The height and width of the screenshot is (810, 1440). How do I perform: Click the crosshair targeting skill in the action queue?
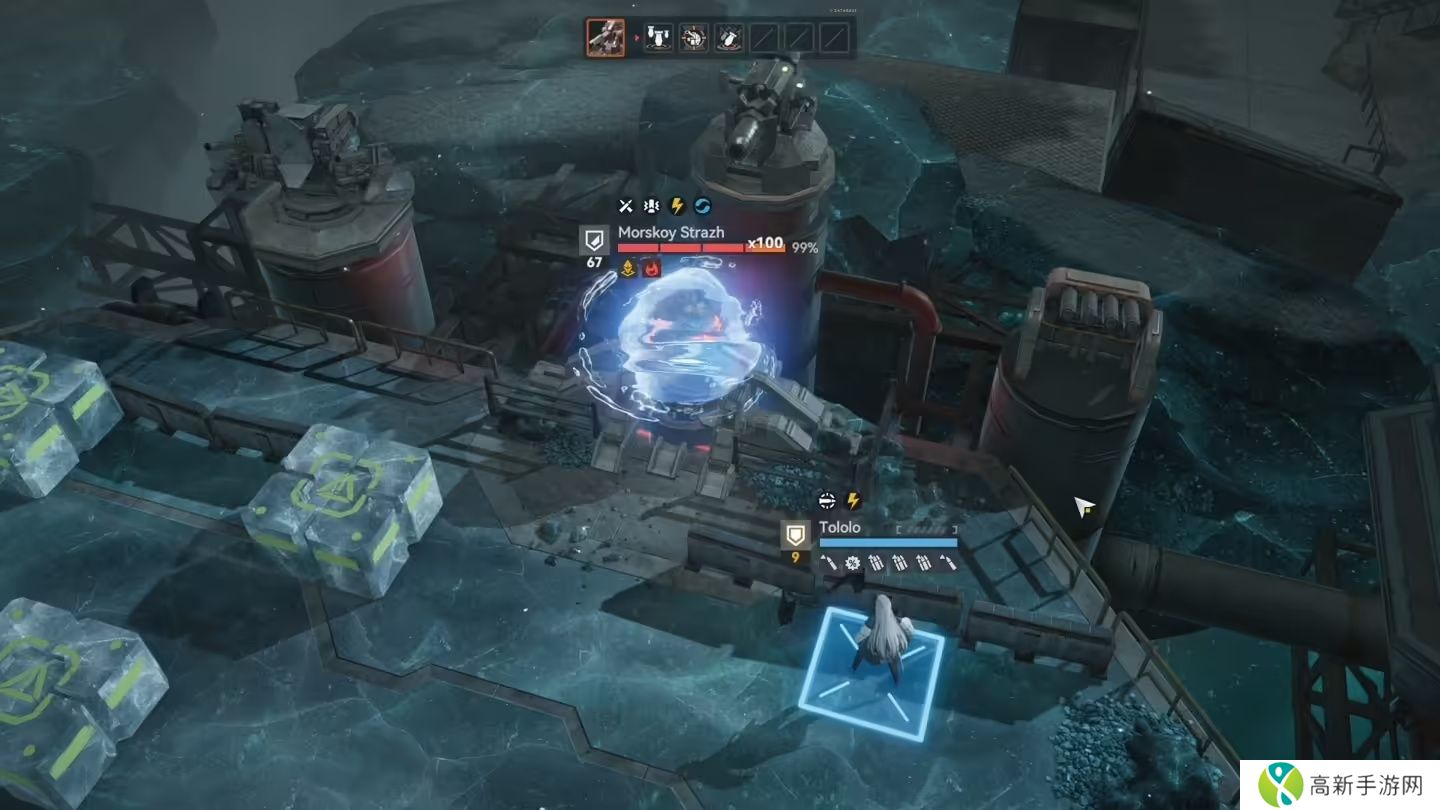tap(693, 39)
